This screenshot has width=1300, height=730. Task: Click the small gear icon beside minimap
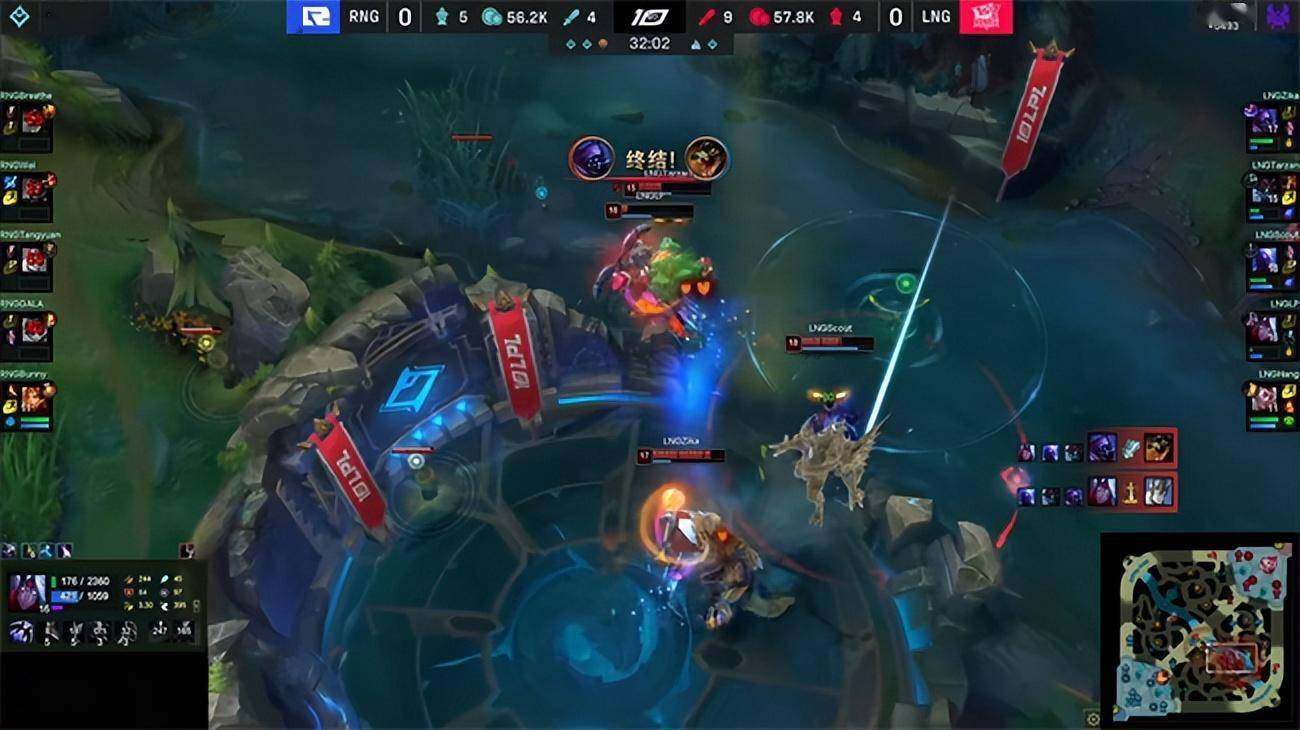(1092, 718)
